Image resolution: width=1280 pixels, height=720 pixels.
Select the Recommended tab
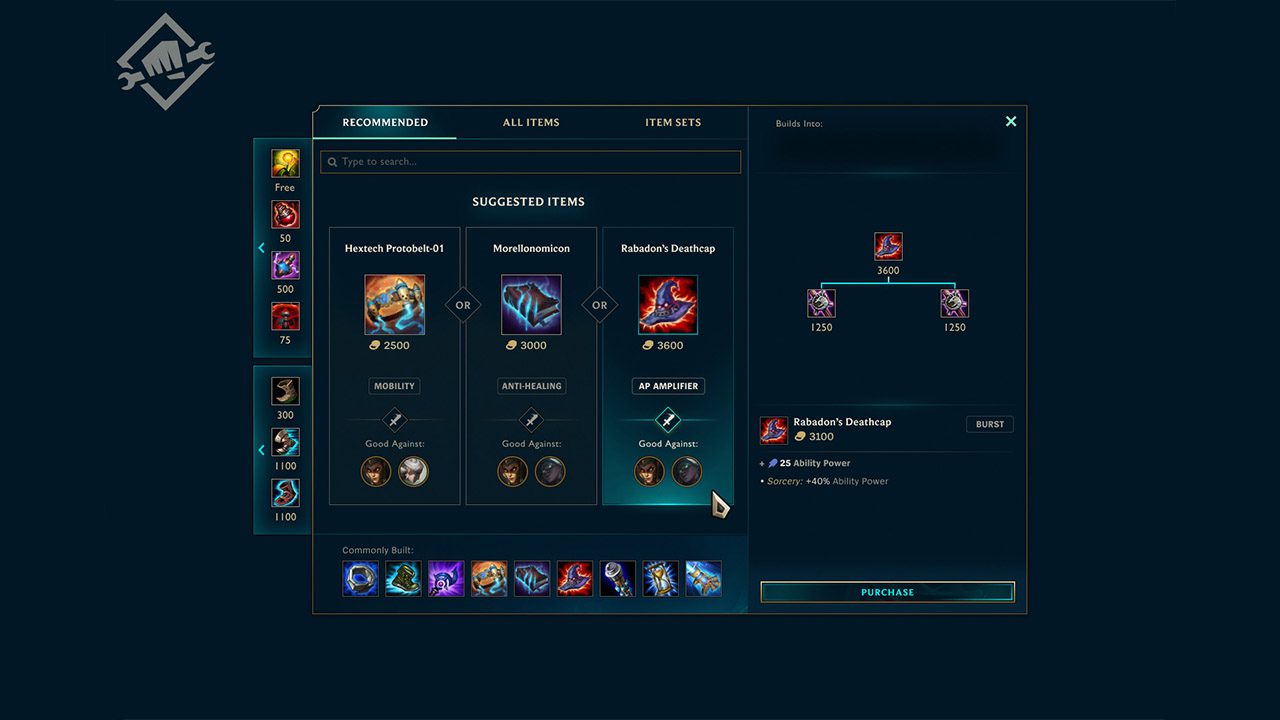pos(385,123)
